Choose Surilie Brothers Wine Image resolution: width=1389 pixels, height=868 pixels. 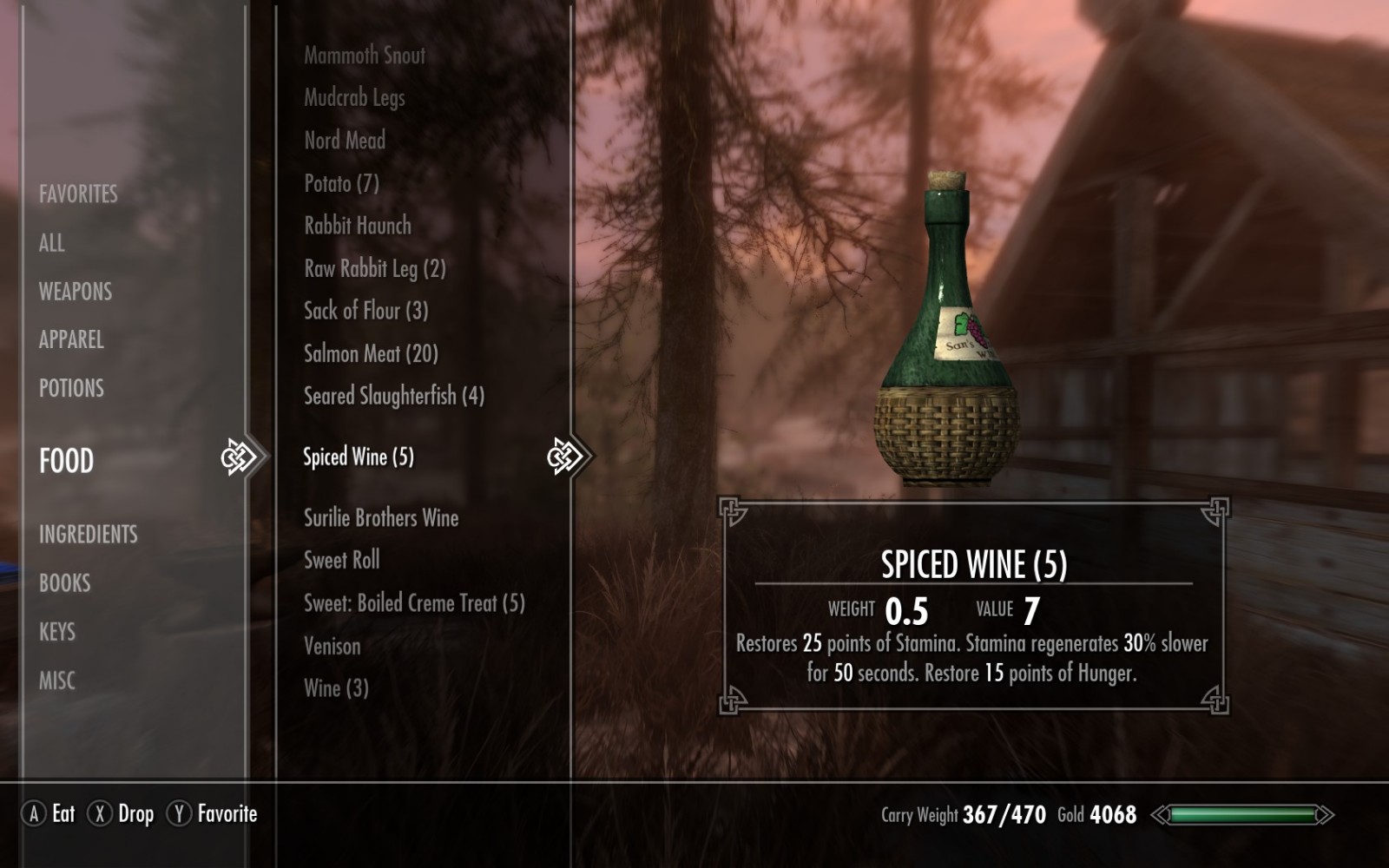(381, 518)
